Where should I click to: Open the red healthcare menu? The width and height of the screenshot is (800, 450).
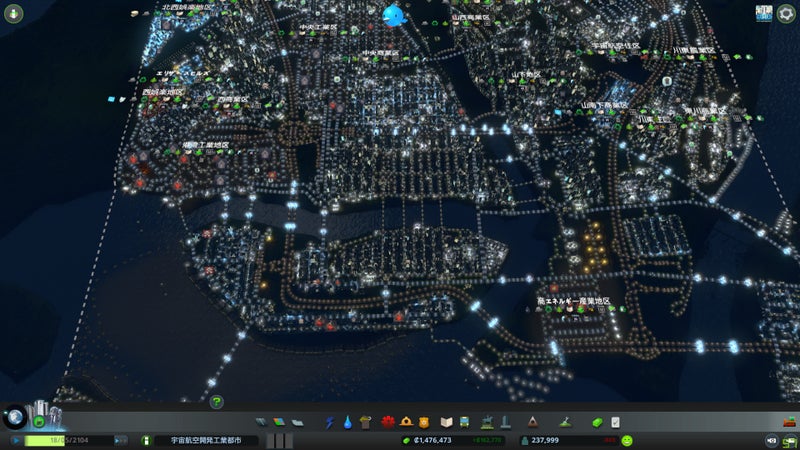(388, 422)
